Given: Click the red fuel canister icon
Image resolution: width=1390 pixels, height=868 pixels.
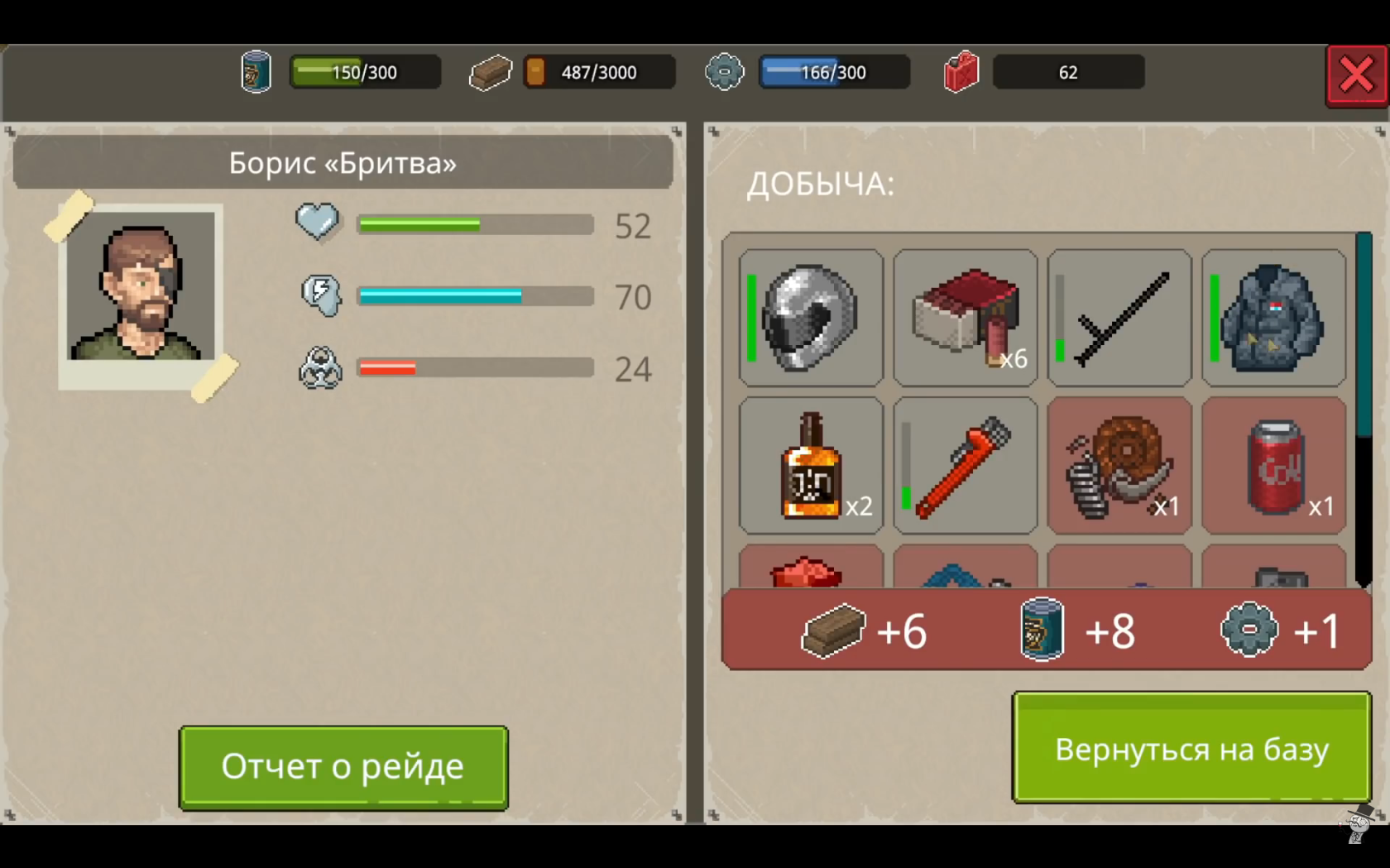Looking at the screenshot, I should coord(961,73).
